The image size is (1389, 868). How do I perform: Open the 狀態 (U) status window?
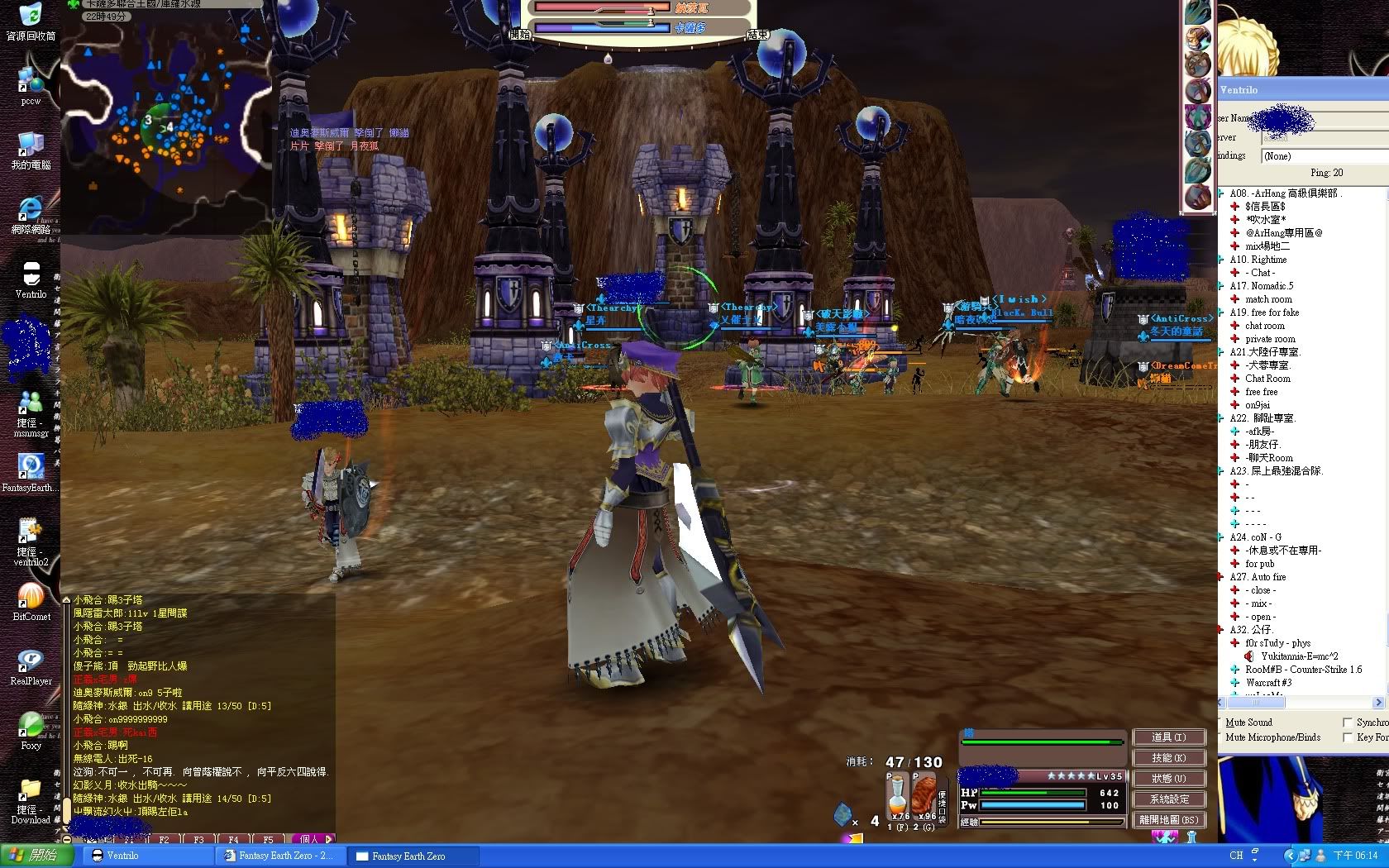pyautogui.click(x=1168, y=778)
